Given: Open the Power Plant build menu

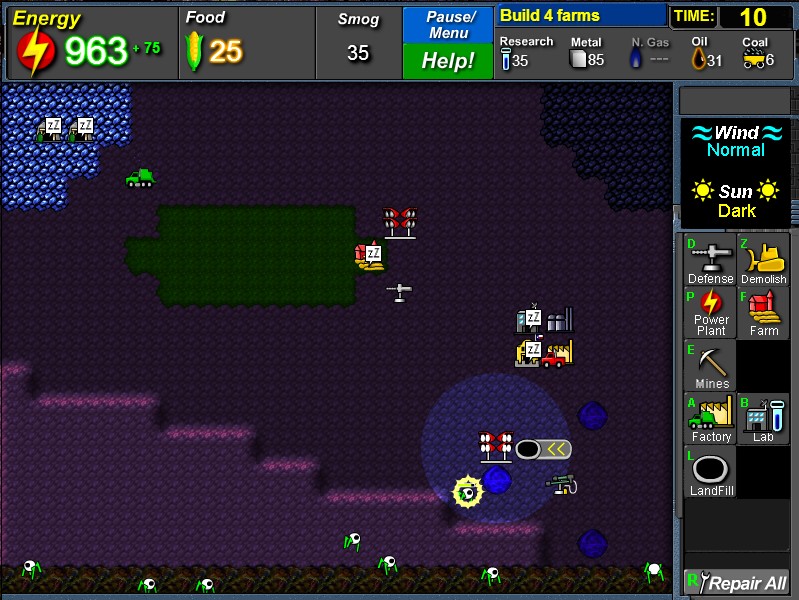Looking at the screenshot, I should (710, 313).
